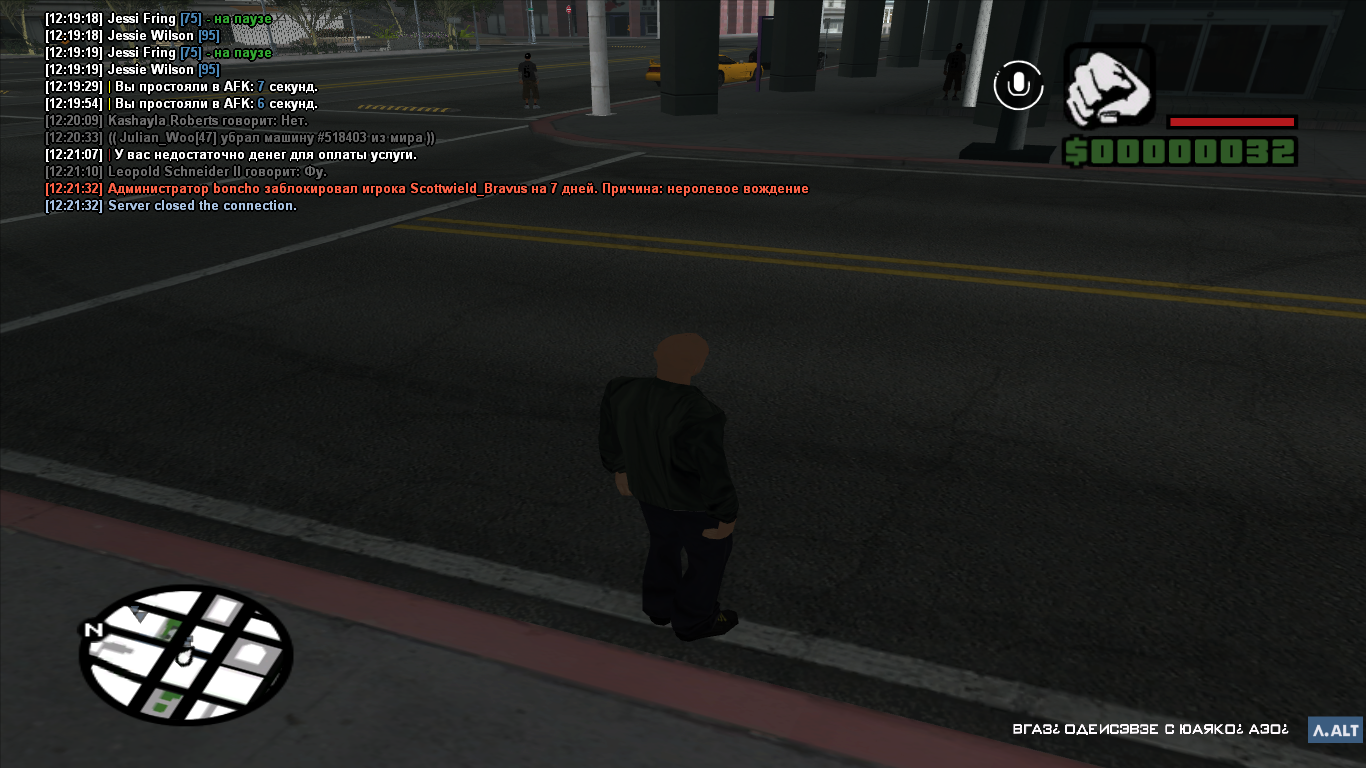Open the circular radar minimap
Image resolution: width=1366 pixels, height=768 pixels.
coord(186,655)
